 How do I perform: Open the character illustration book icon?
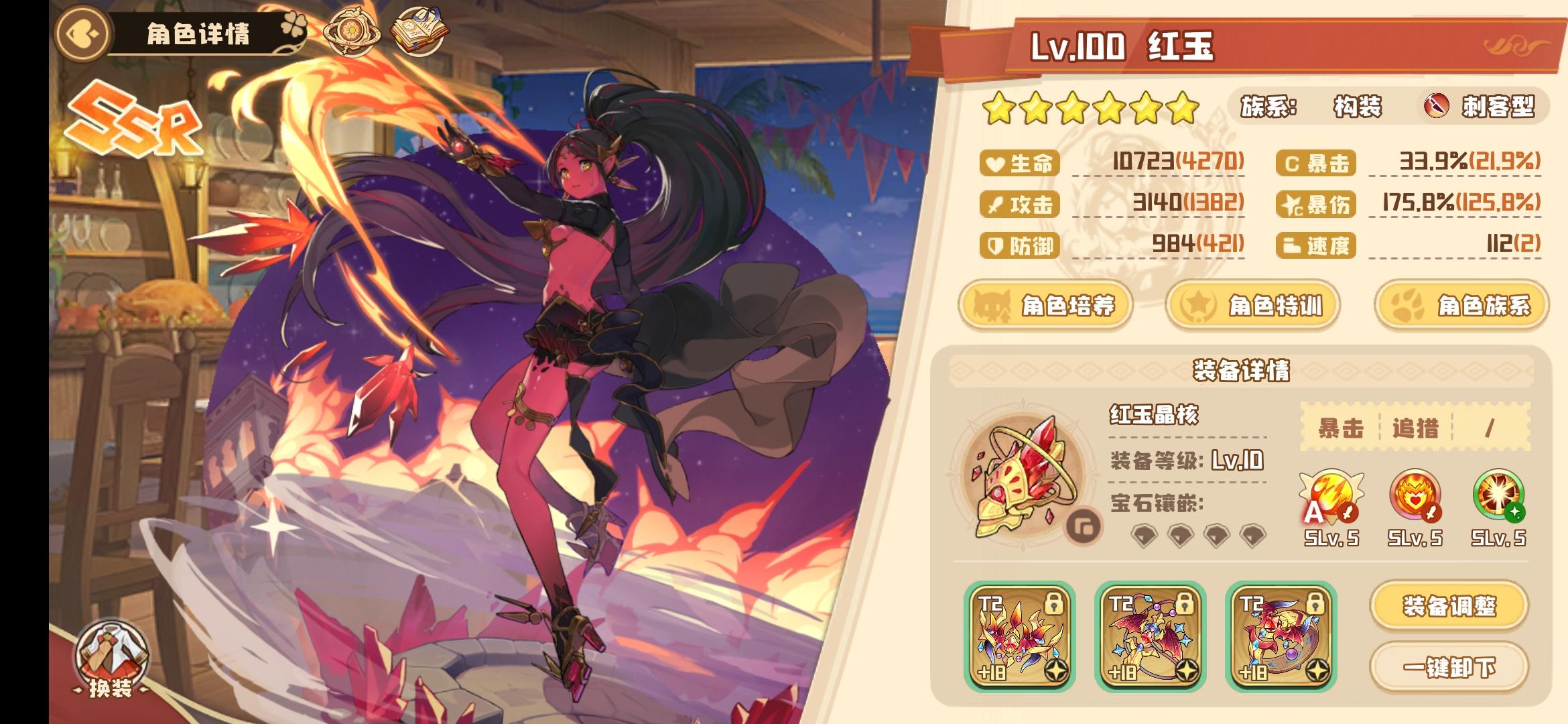click(419, 31)
